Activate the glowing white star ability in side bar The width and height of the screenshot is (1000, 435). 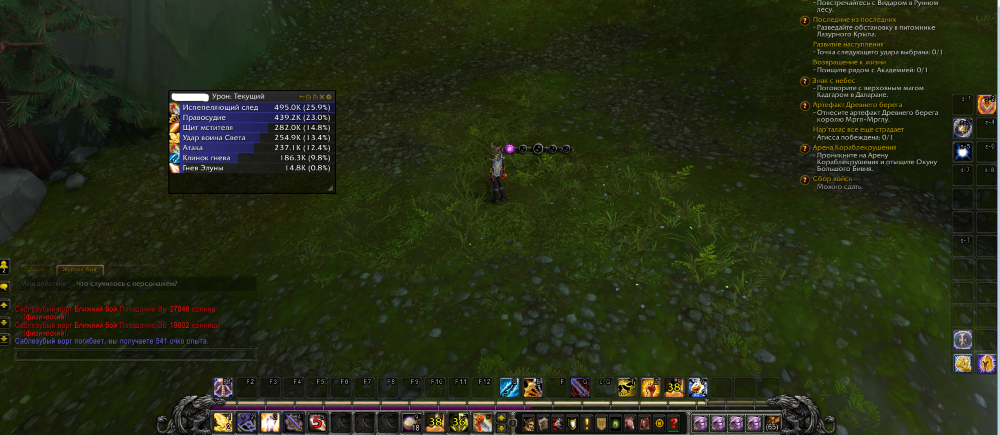point(962,152)
